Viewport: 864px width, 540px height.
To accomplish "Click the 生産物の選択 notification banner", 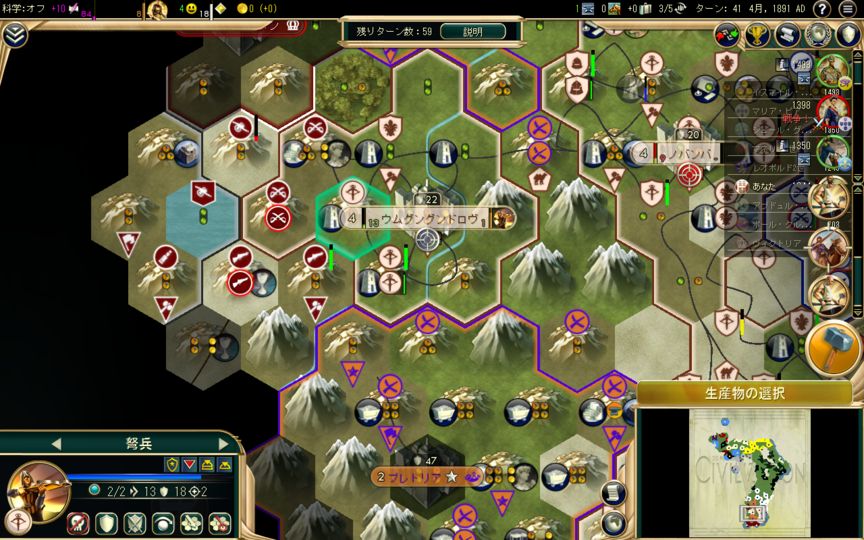I will tap(745, 393).
